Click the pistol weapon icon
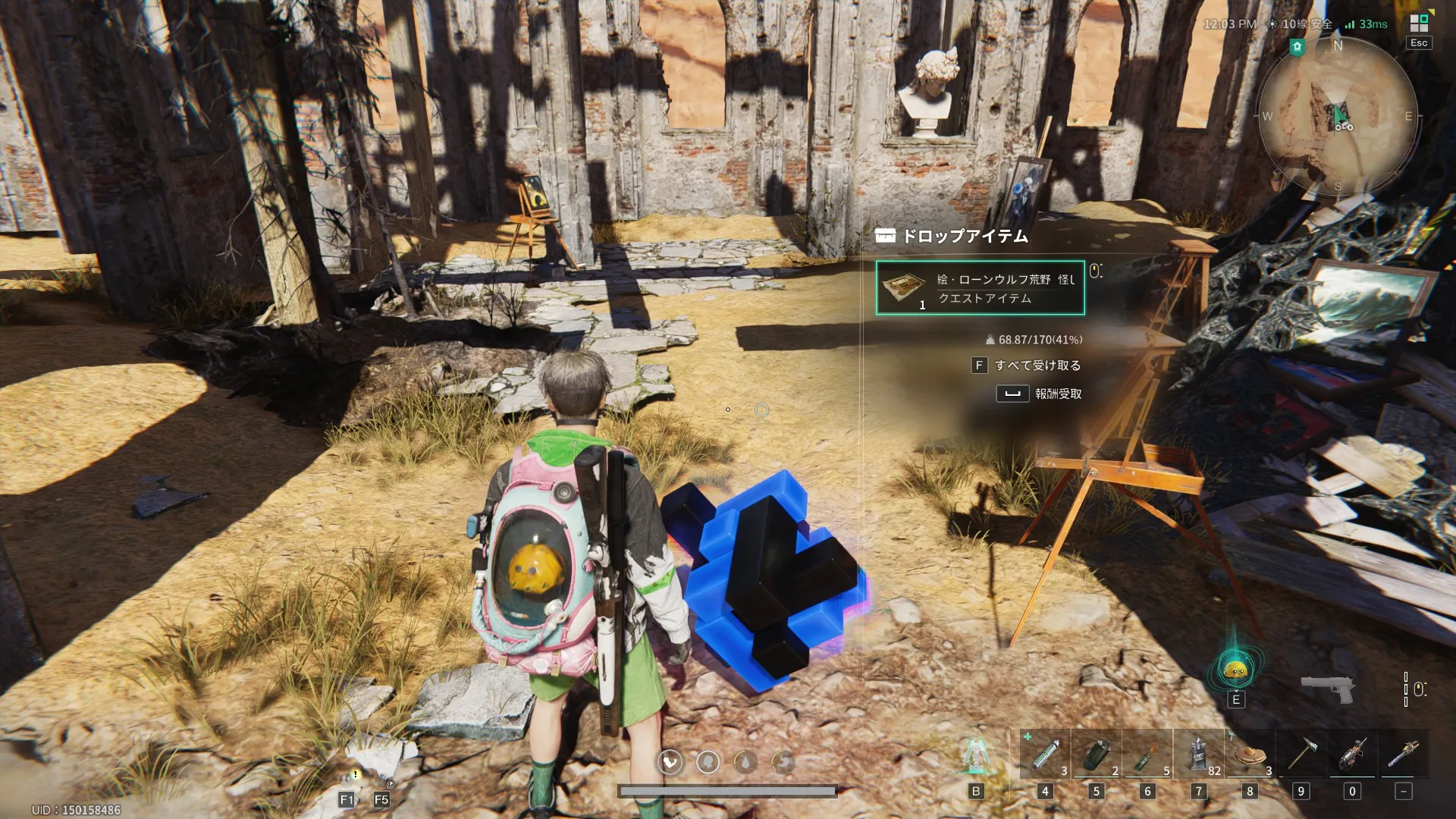This screenshot has height=819, width=1456. 1328,689
